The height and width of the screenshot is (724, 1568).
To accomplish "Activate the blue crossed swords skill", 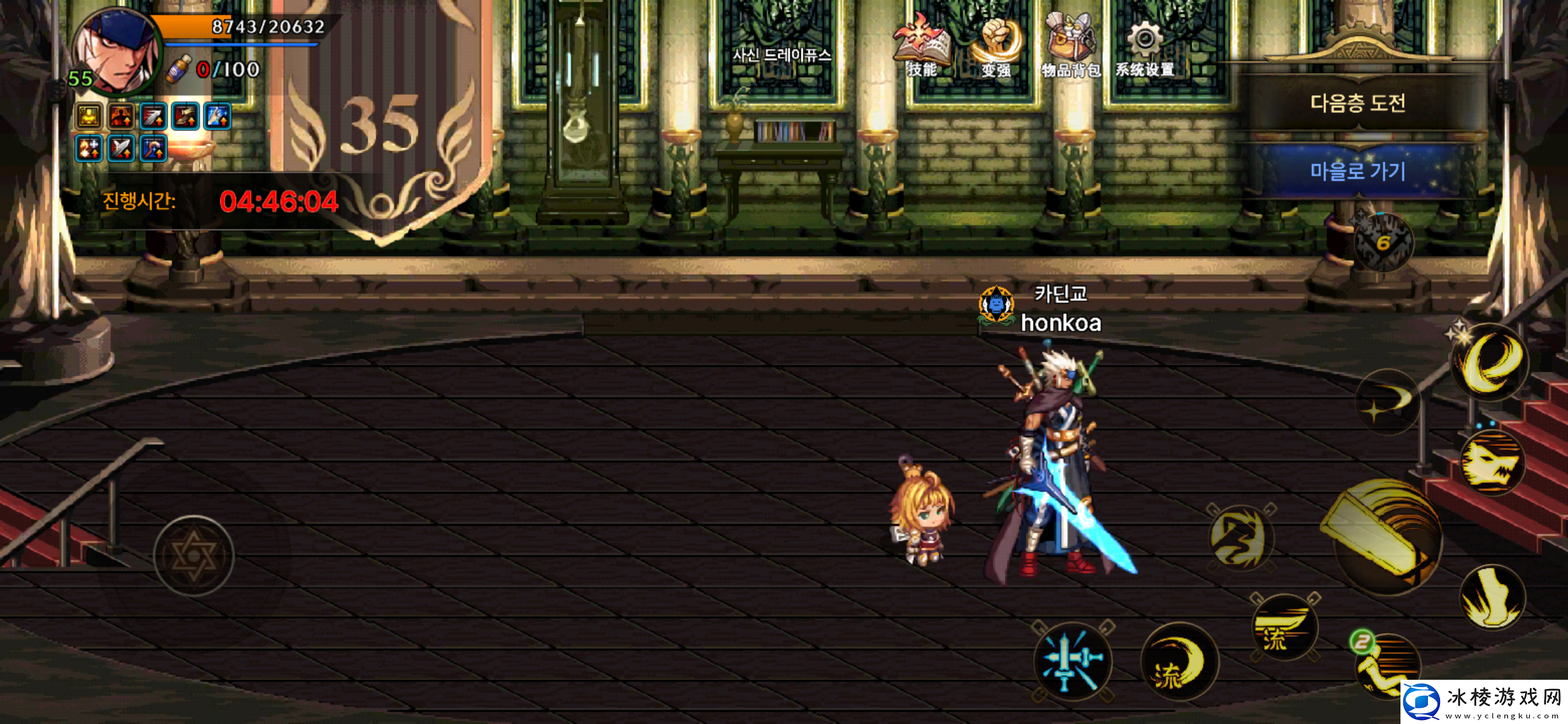I will [1072, 661].
